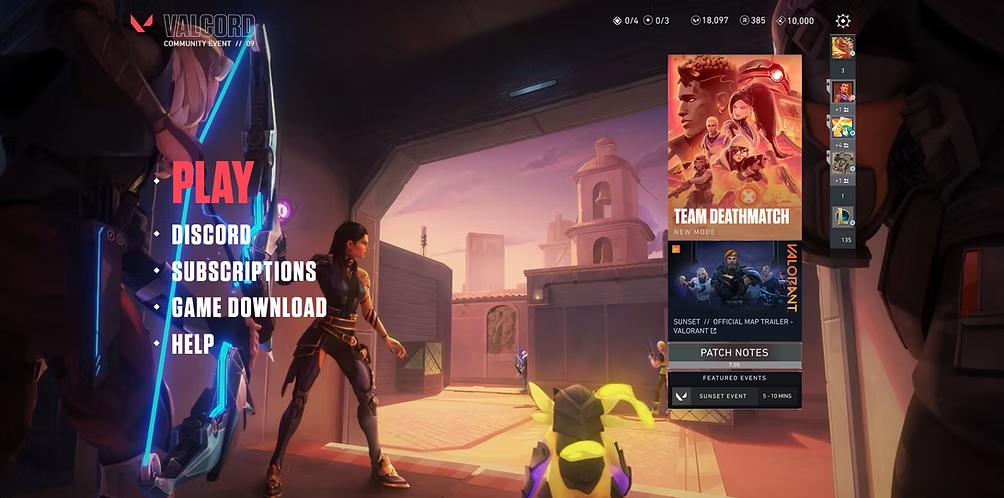Select Game Download from the menu

pos(249,308)
